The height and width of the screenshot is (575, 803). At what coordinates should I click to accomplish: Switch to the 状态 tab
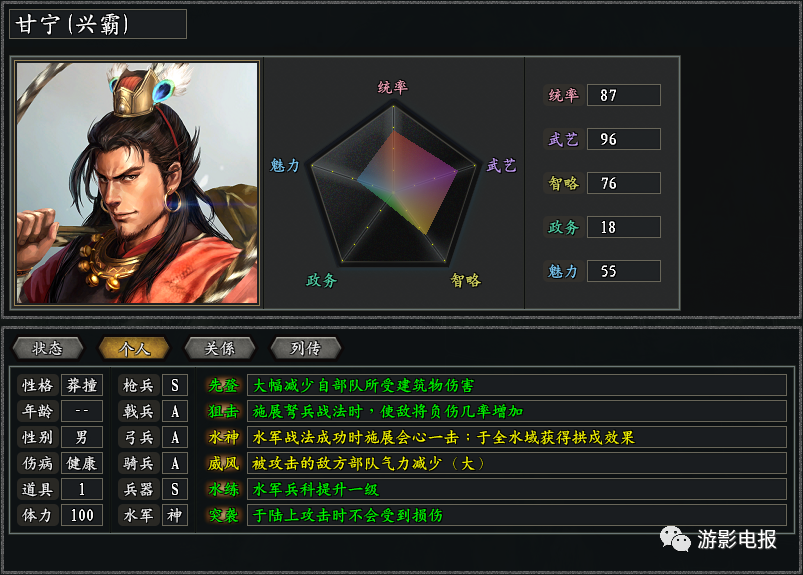[x=48, y=348]
